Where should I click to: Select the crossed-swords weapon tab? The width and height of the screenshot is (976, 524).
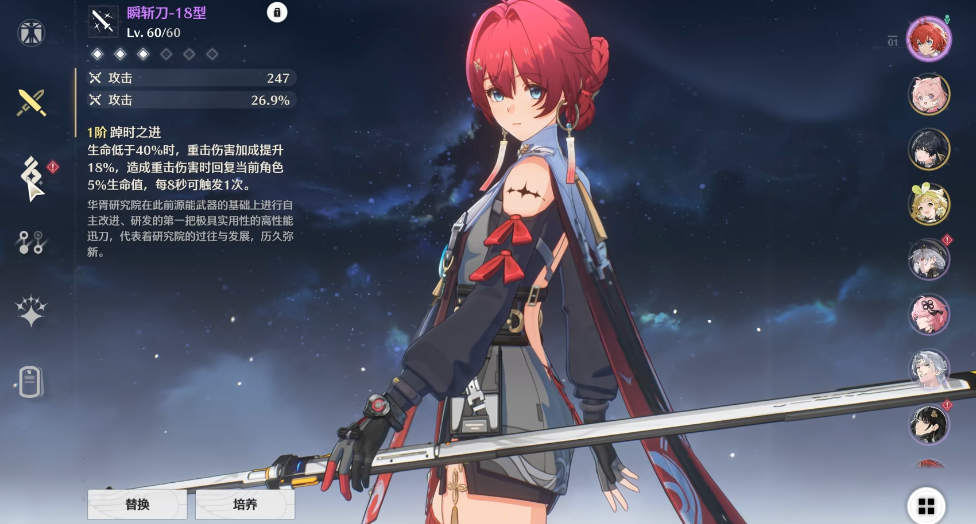coord(31,102)
